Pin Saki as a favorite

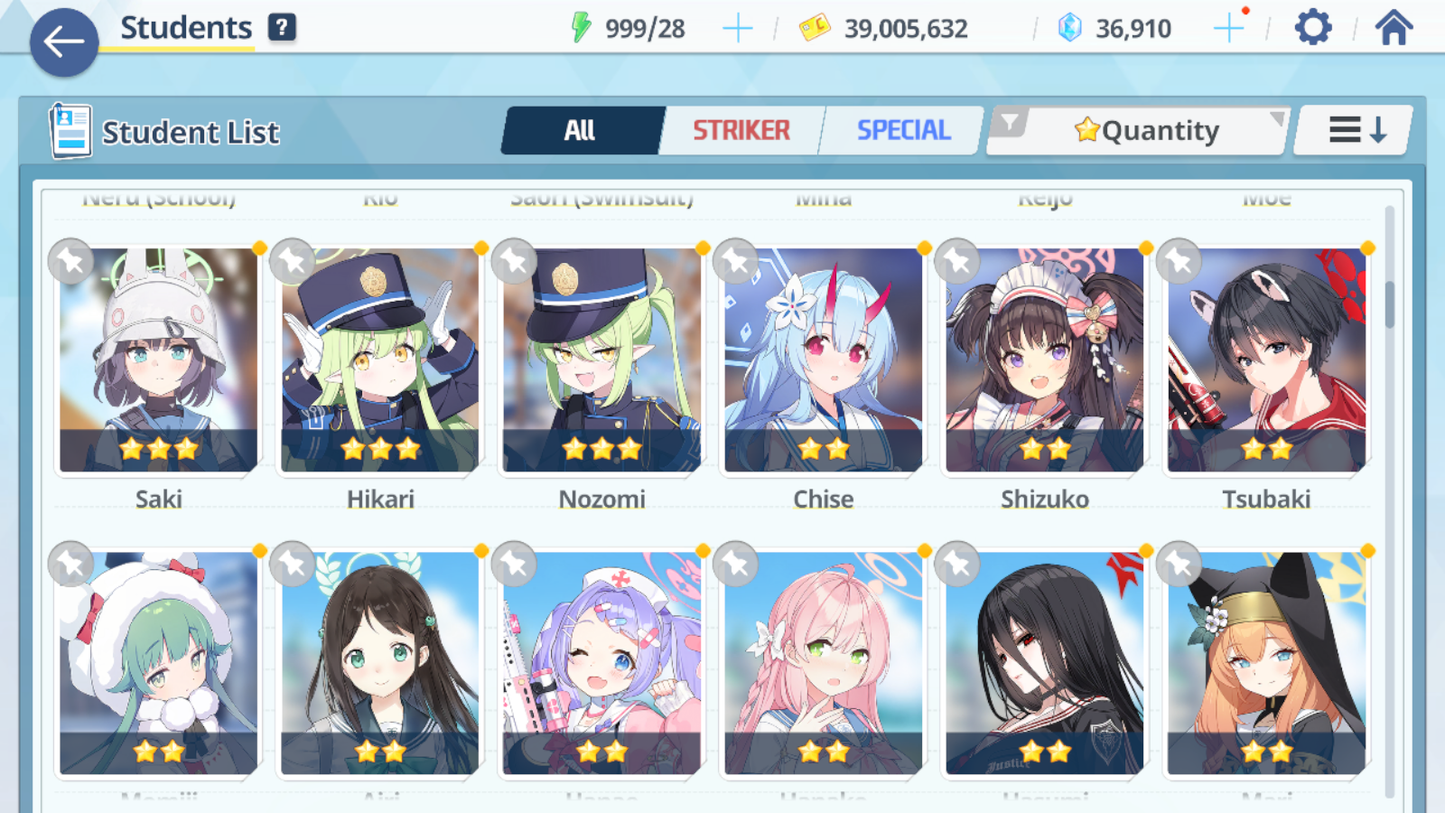pos(71,261)
